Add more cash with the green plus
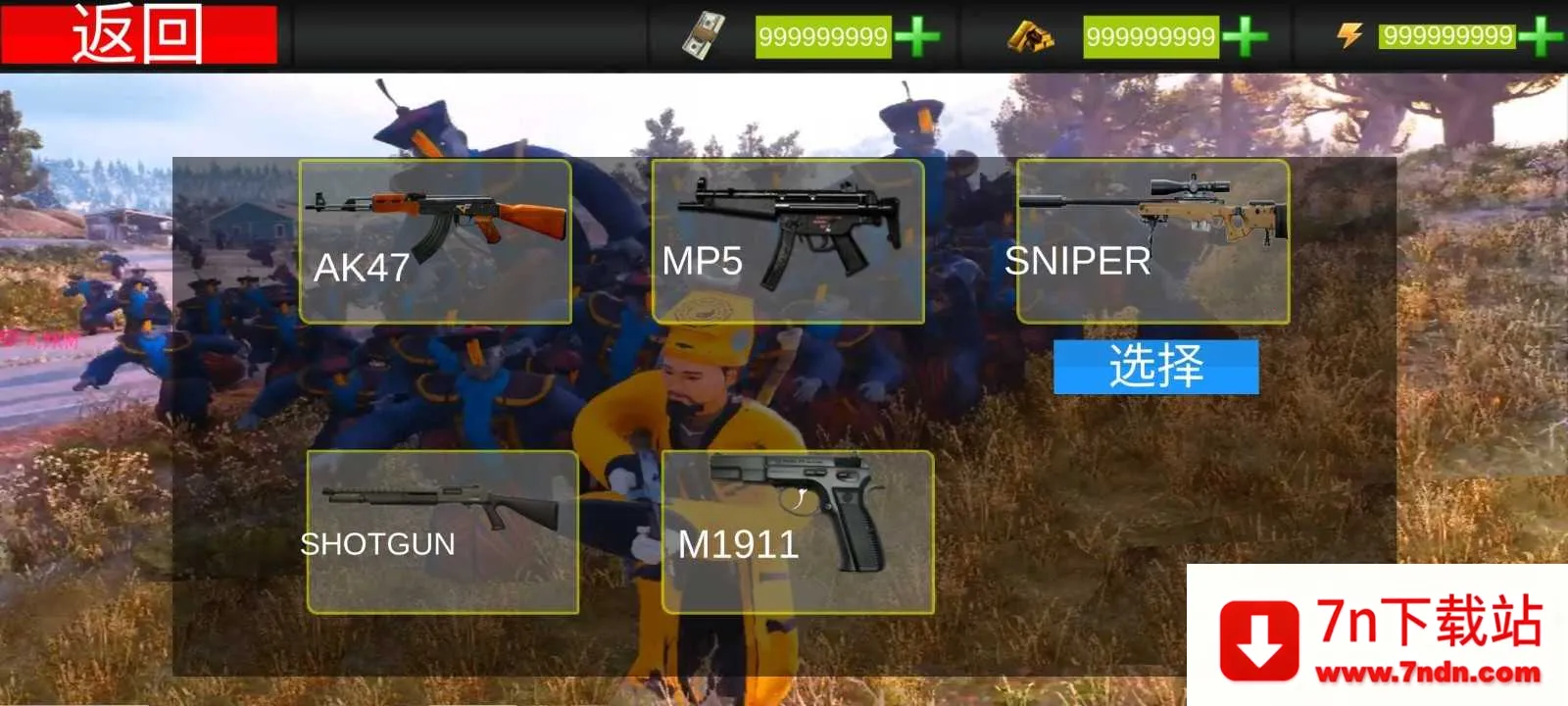Screen dimensions: 1568x706 pyautogui.click(x=917, y=37)
